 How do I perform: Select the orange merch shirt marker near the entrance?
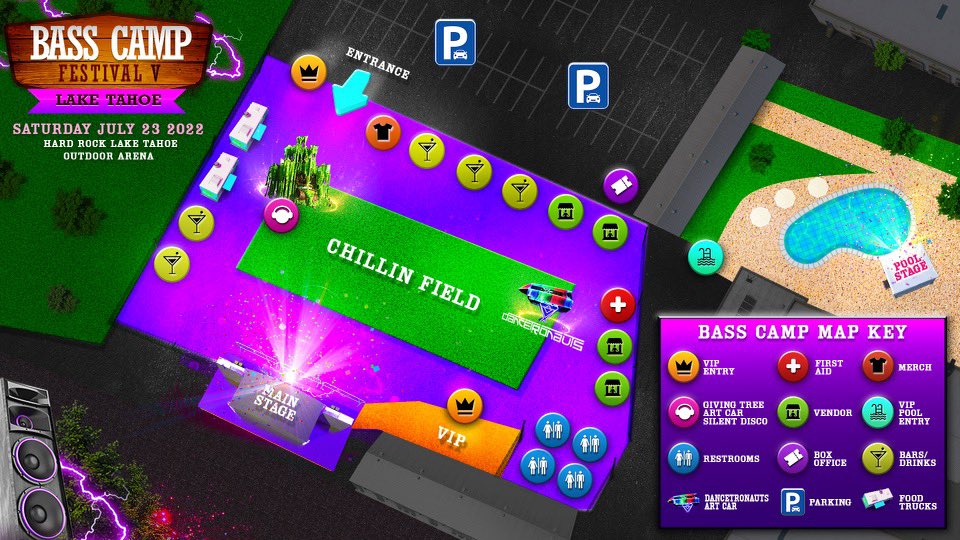coord(381,131)
